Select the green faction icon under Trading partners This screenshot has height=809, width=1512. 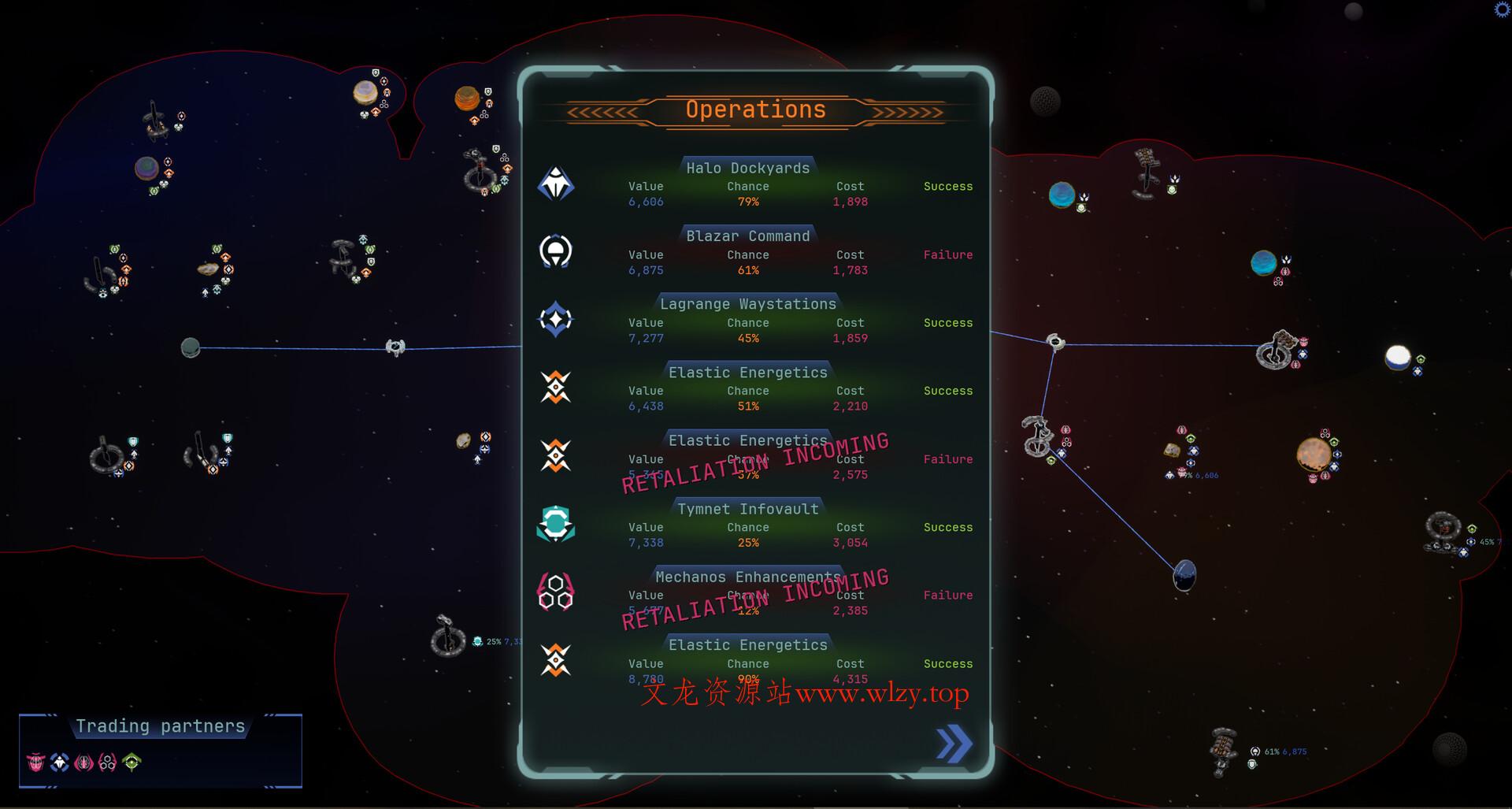pos(132,763)
